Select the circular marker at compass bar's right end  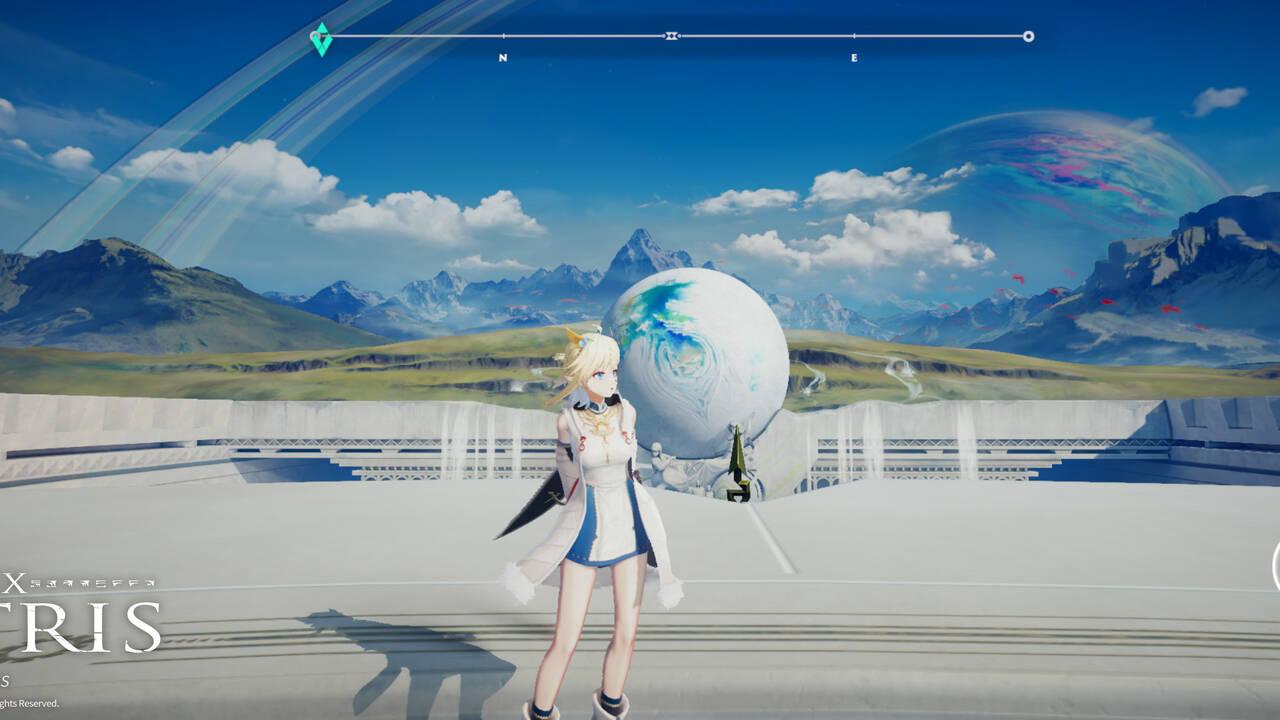(x=1027, y=35)
